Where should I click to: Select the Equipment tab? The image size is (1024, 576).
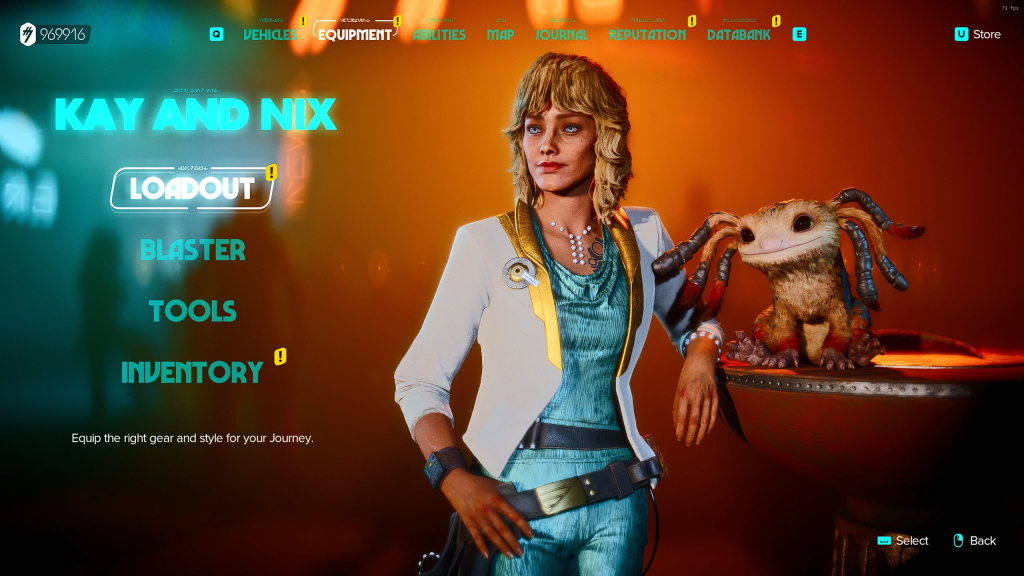[355, 35]
